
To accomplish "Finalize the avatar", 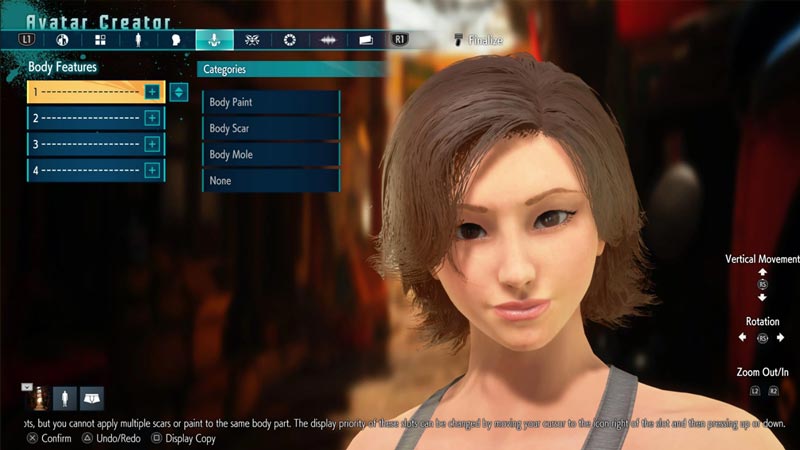I will click(x=478, y=41).
